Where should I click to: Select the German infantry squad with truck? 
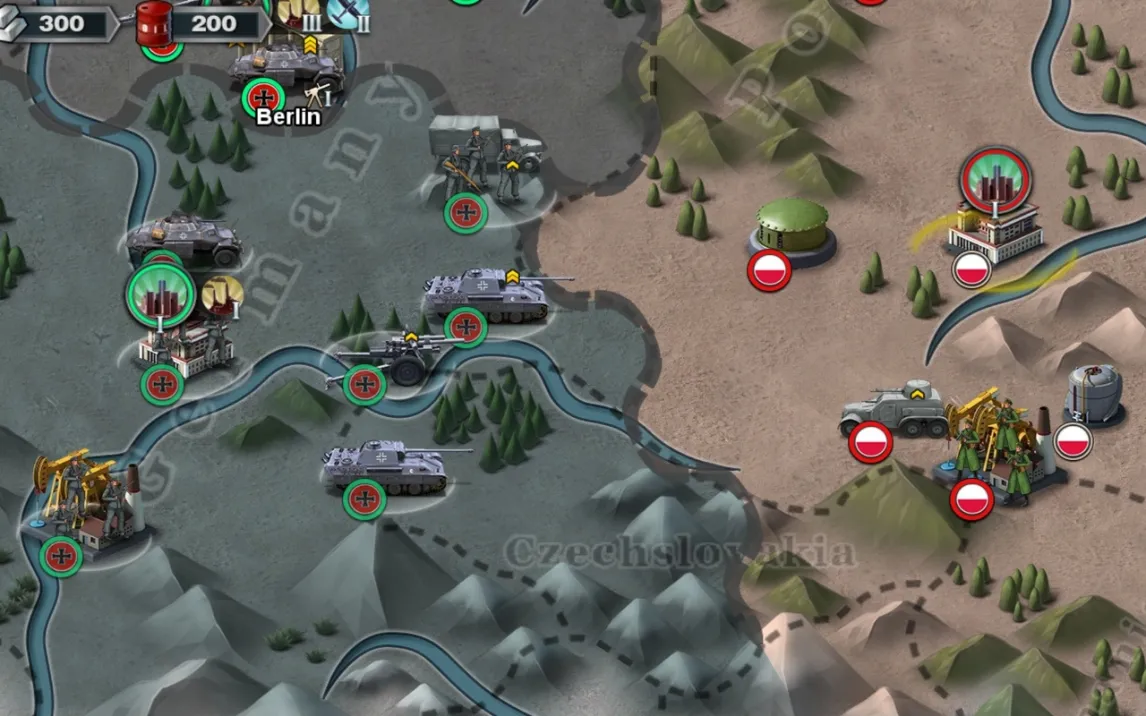click(485, 160)
